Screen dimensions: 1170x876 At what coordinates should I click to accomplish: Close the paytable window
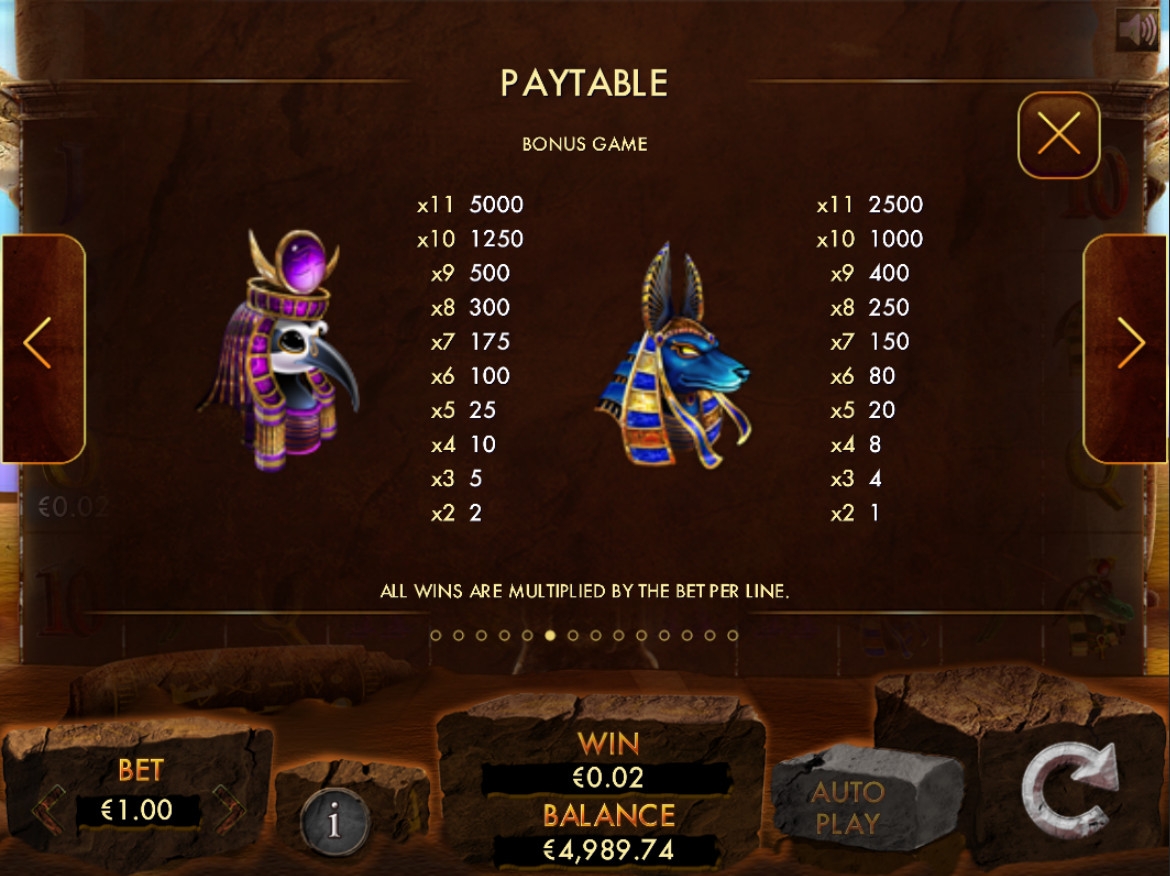[x=1058, y=134]
